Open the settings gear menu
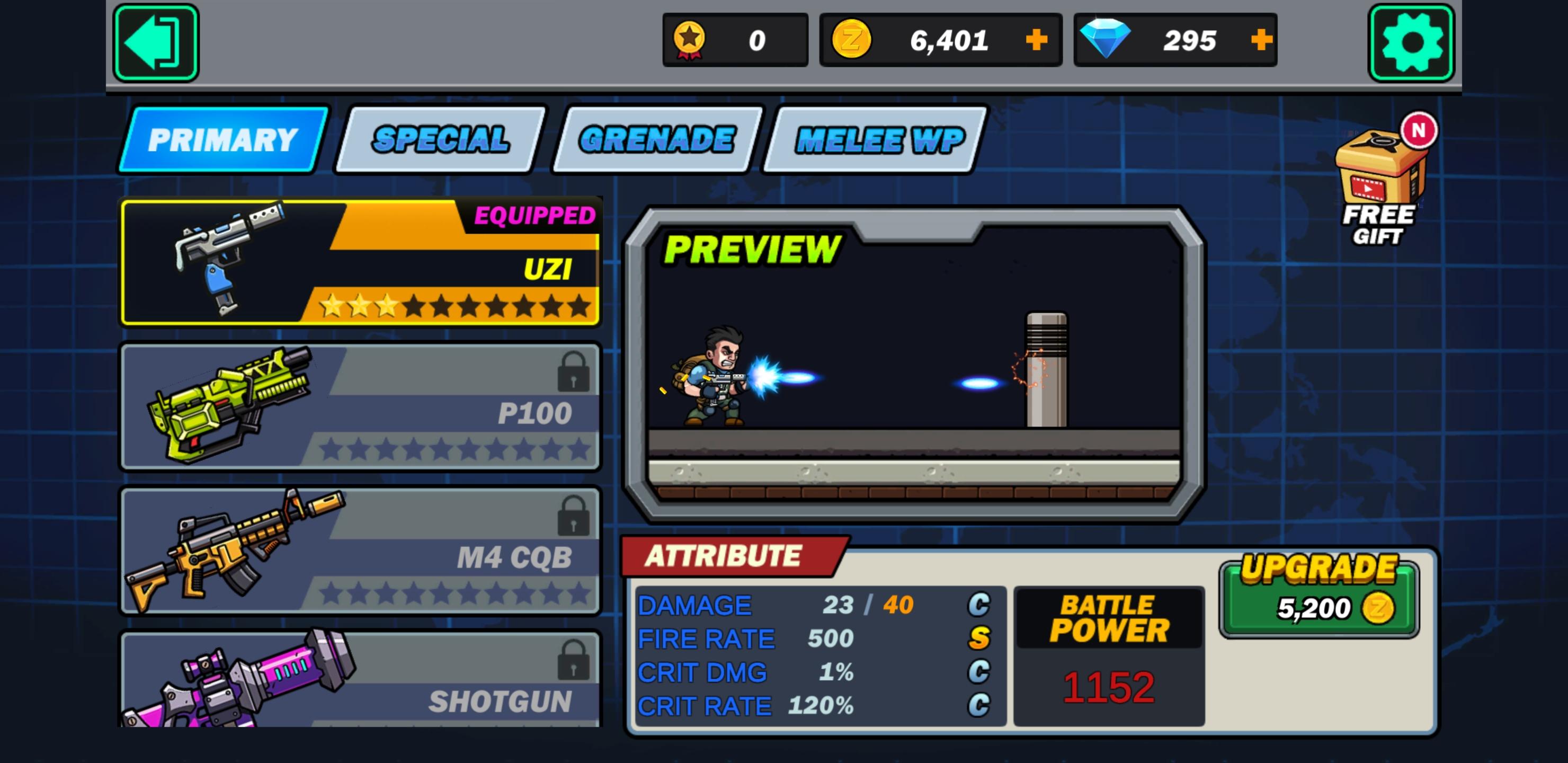This screenshot has height=763, width=1568. (x=1411, y=42)
